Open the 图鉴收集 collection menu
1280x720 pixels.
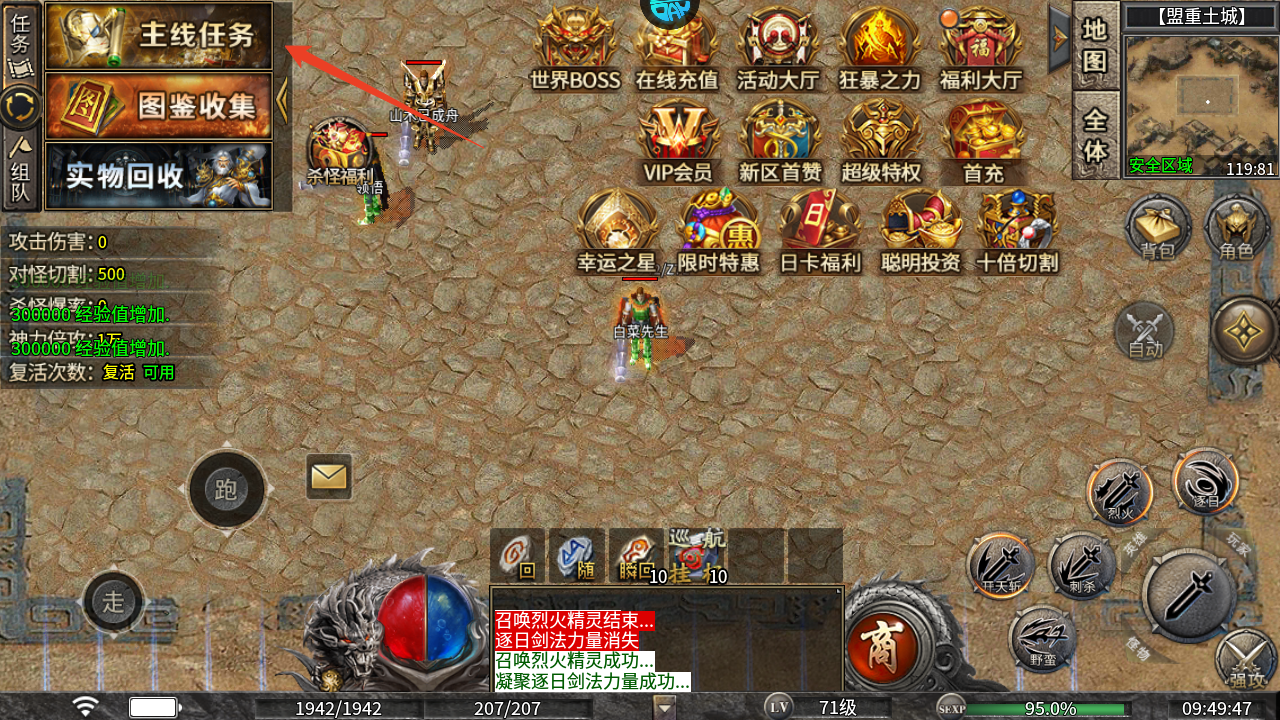(159, 105)
